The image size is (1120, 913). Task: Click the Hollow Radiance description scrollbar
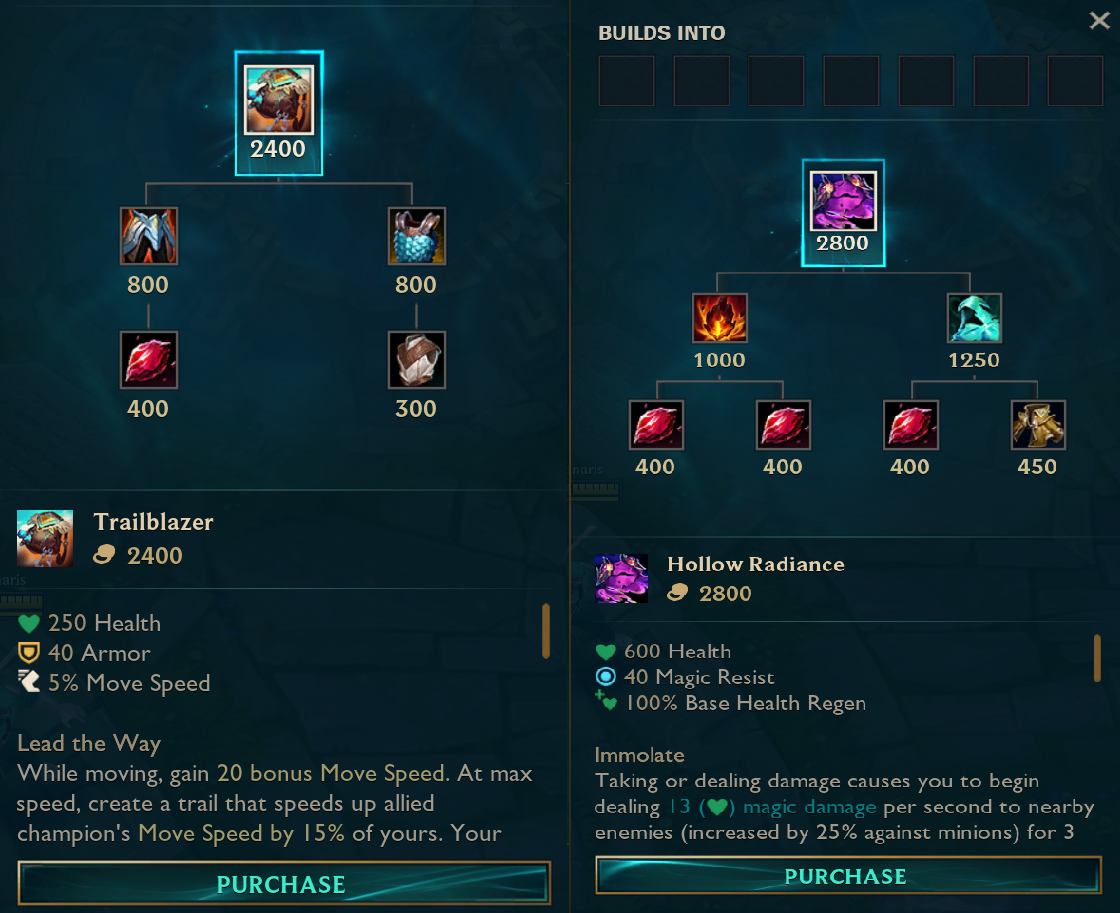(1097, 658)
